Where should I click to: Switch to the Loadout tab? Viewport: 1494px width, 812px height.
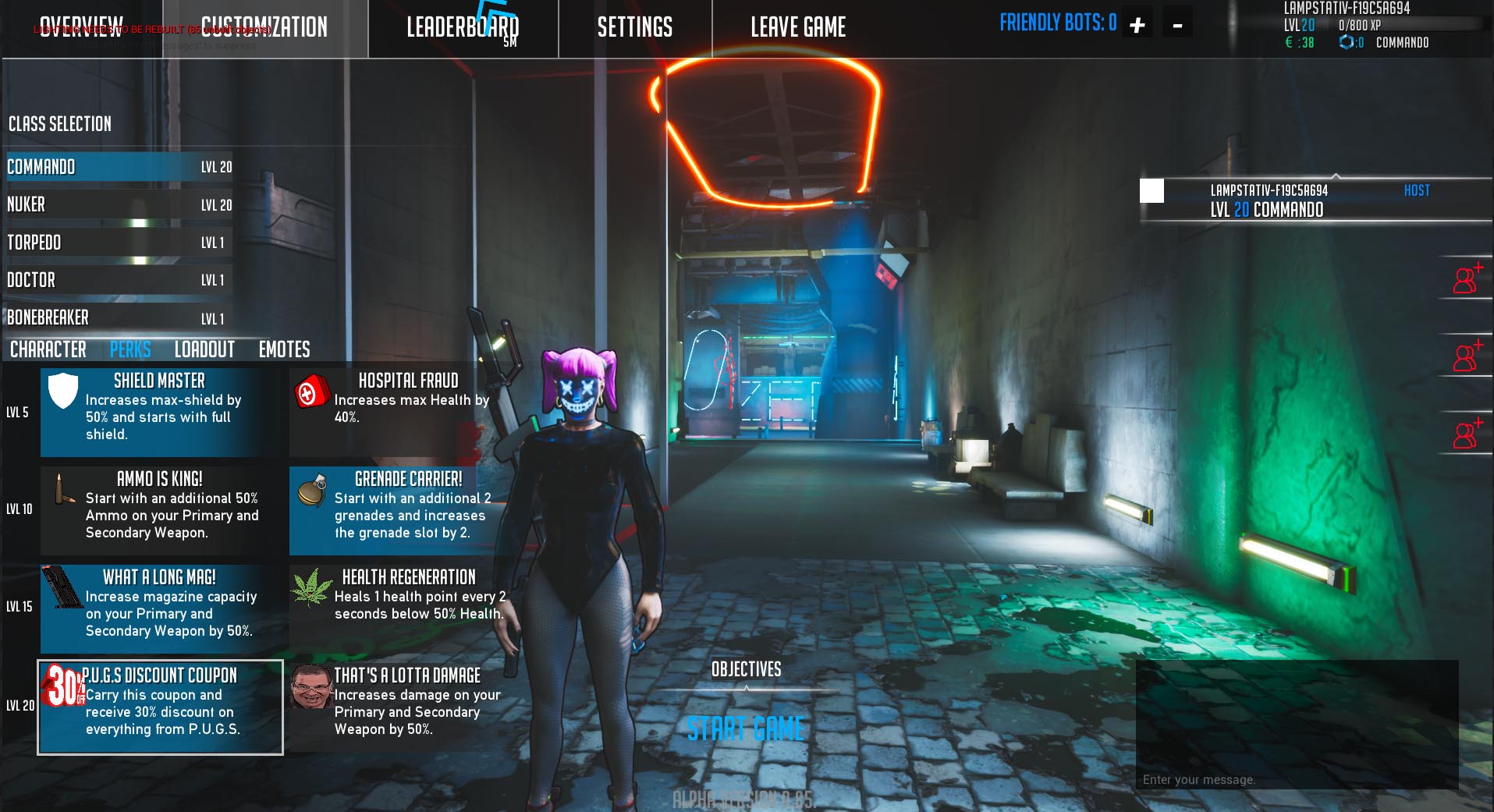tap(204, 349)
